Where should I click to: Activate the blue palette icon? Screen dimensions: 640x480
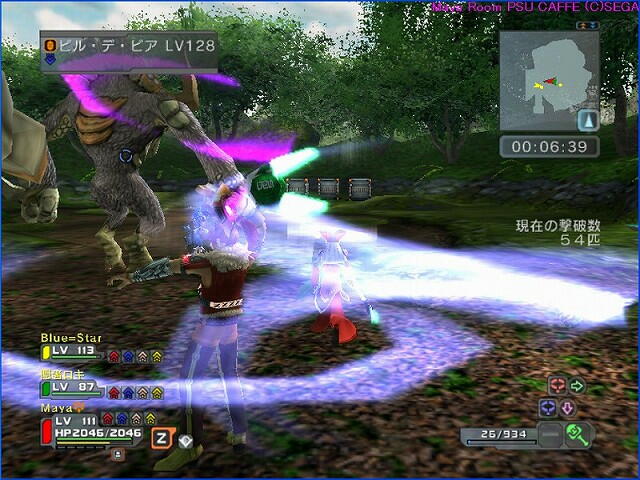tap(547, 408)
